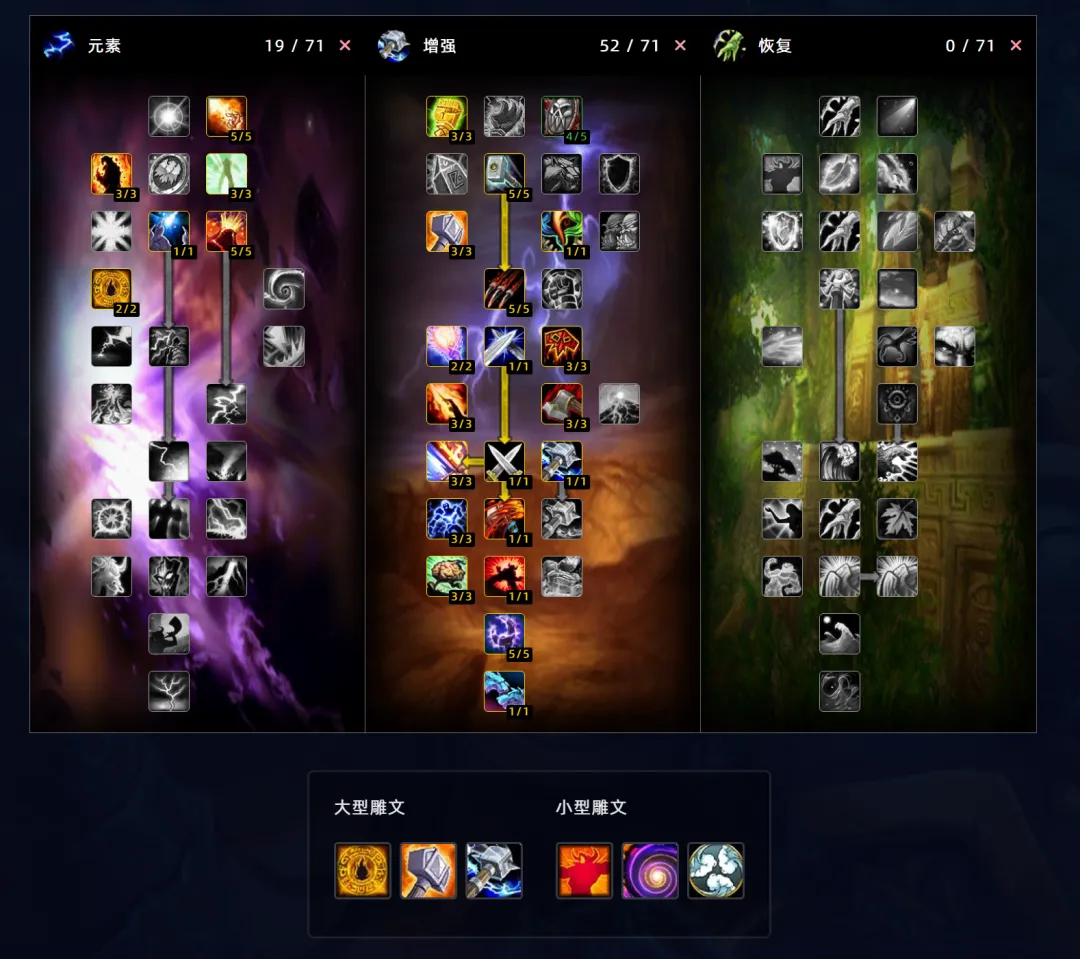Pick the green fist 3/3 talent in 增强
This screenshot has width=1080, height=959.
[447, 117]
